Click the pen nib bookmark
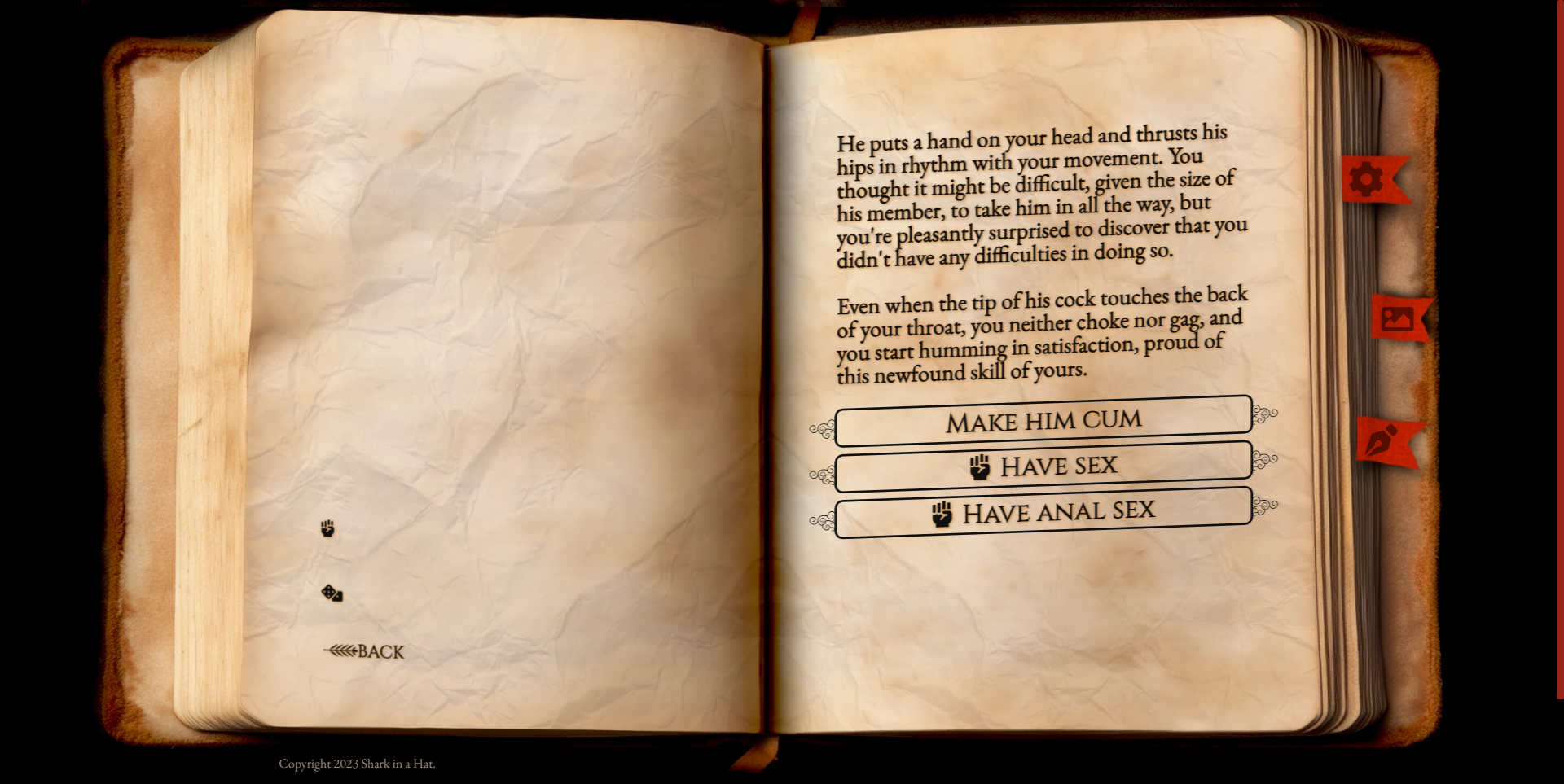The height and width of the screenshot is (784, 1564). (1384, 440)
